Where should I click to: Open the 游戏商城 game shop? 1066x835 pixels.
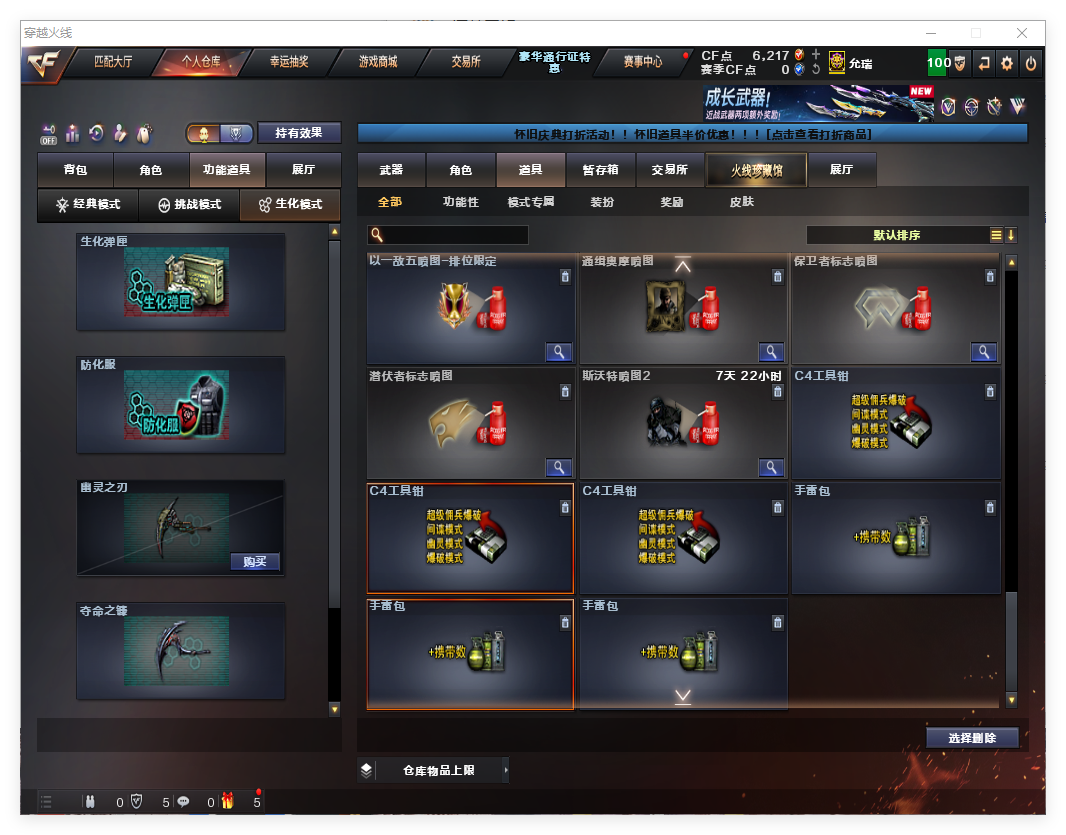(x=378, y=62)
